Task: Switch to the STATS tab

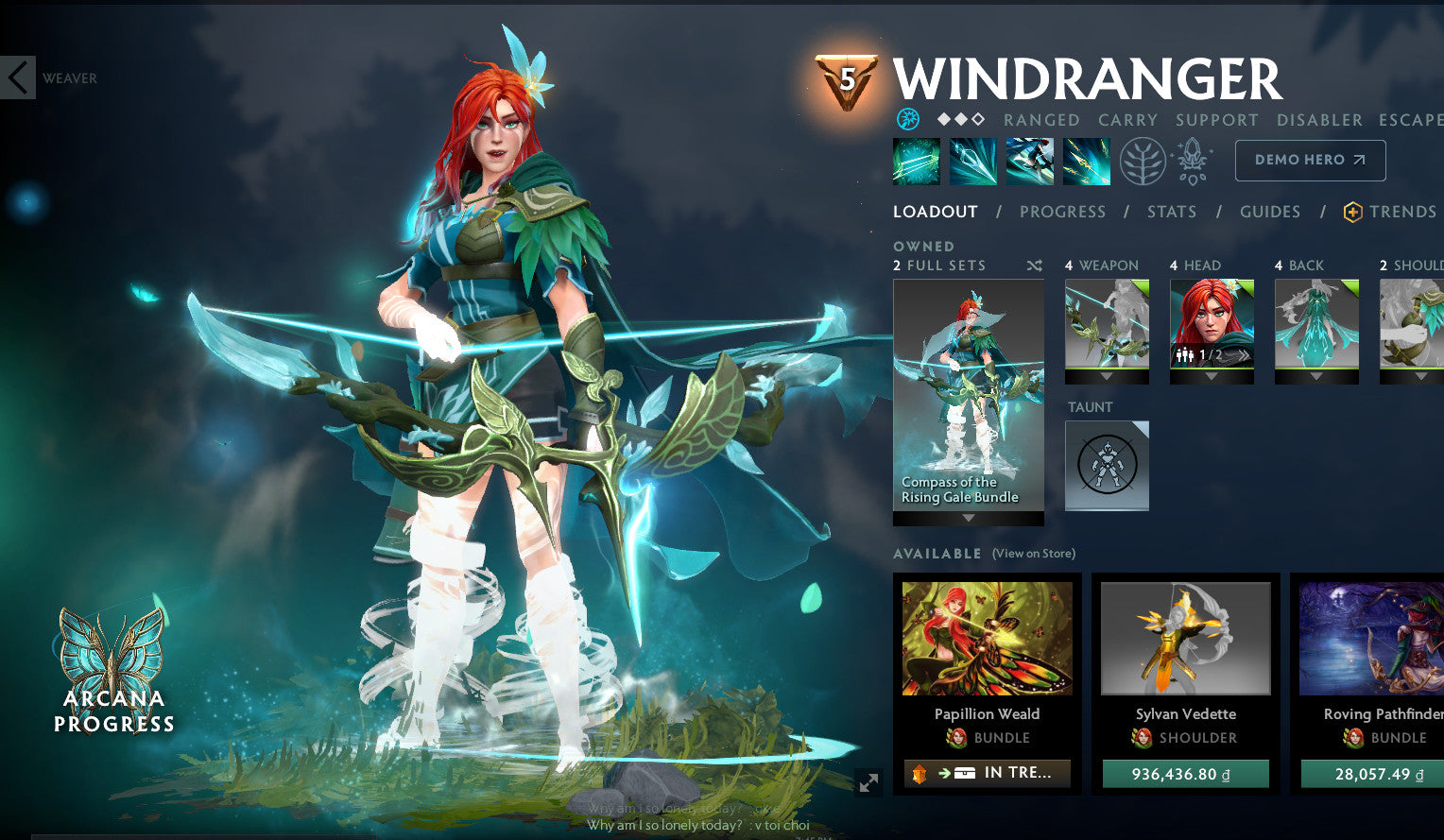Action: pyautogui.click(x=1172, y=212)
